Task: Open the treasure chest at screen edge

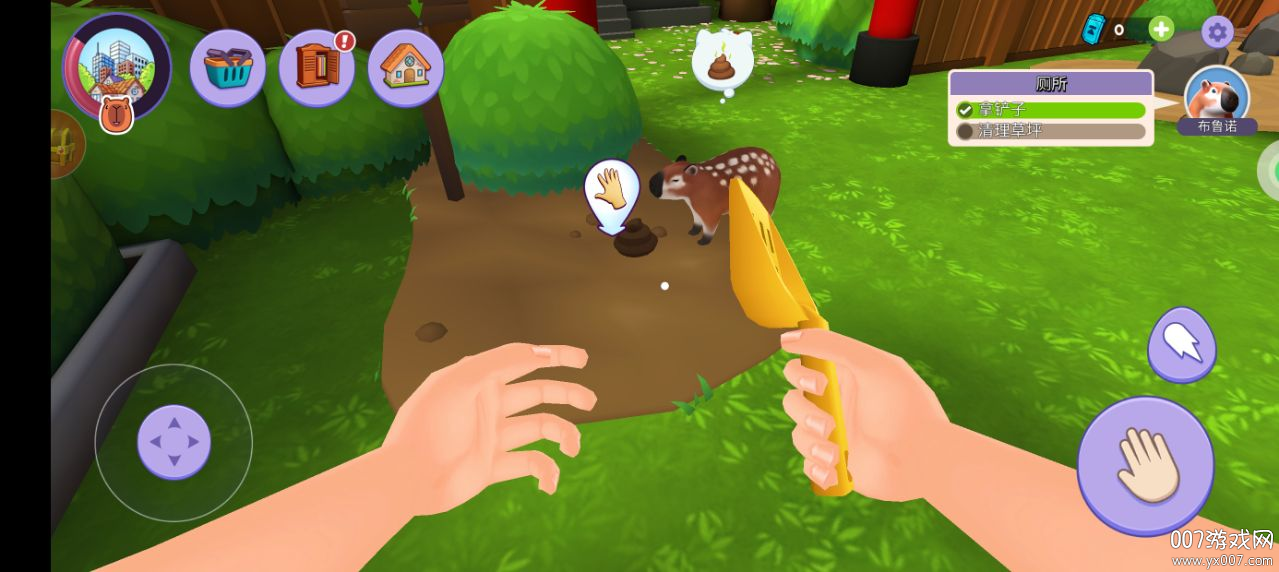Action: coord(66,145)
